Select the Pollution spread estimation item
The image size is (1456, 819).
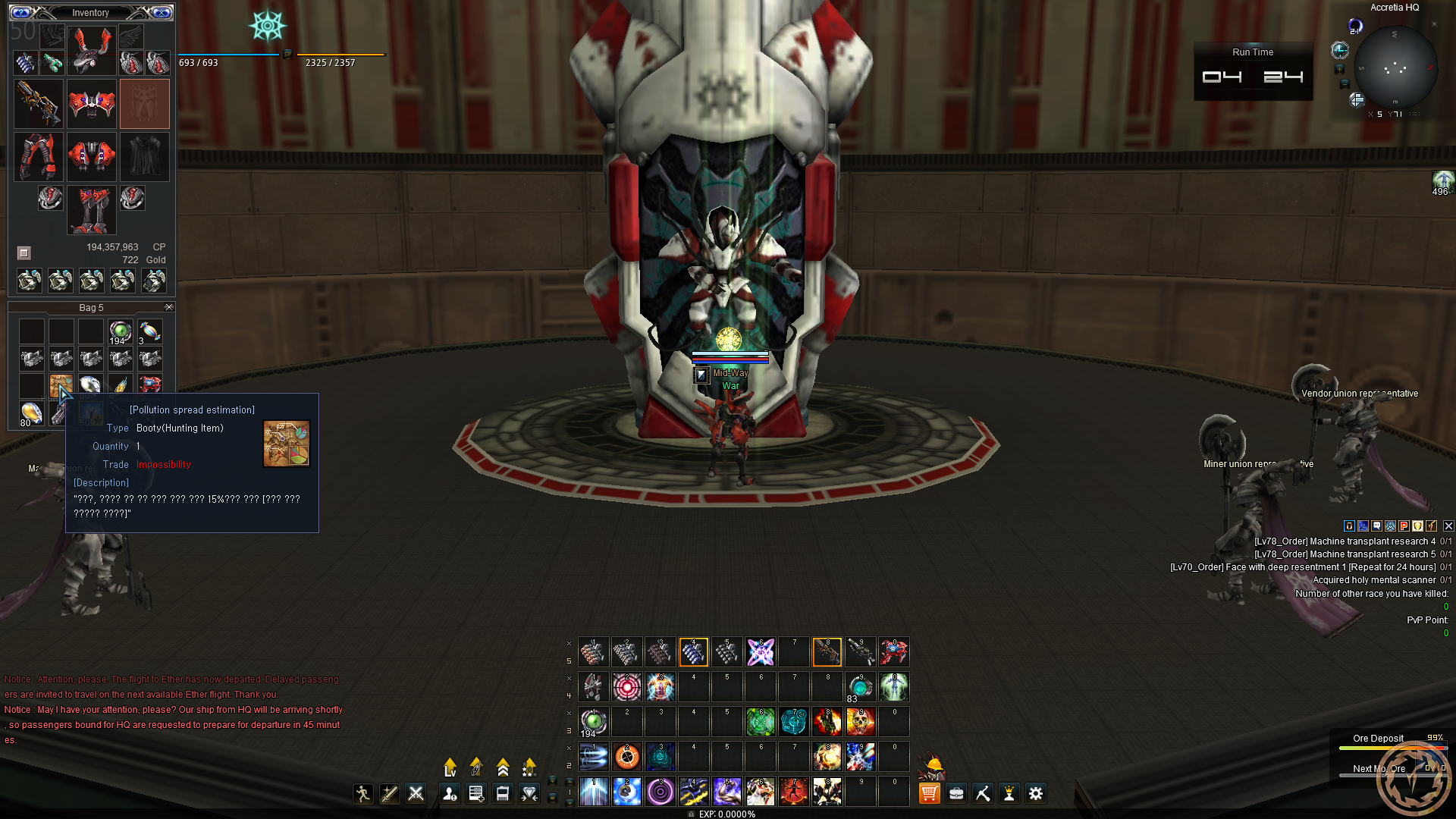(x=61, y=386)
